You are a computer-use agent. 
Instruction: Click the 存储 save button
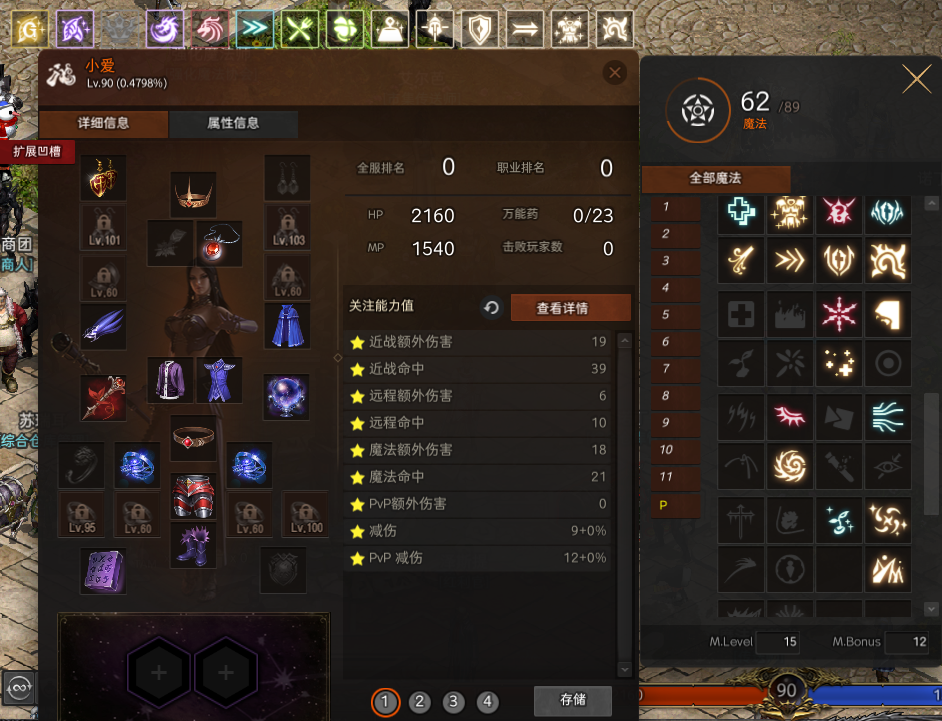[x=572, y=700]
